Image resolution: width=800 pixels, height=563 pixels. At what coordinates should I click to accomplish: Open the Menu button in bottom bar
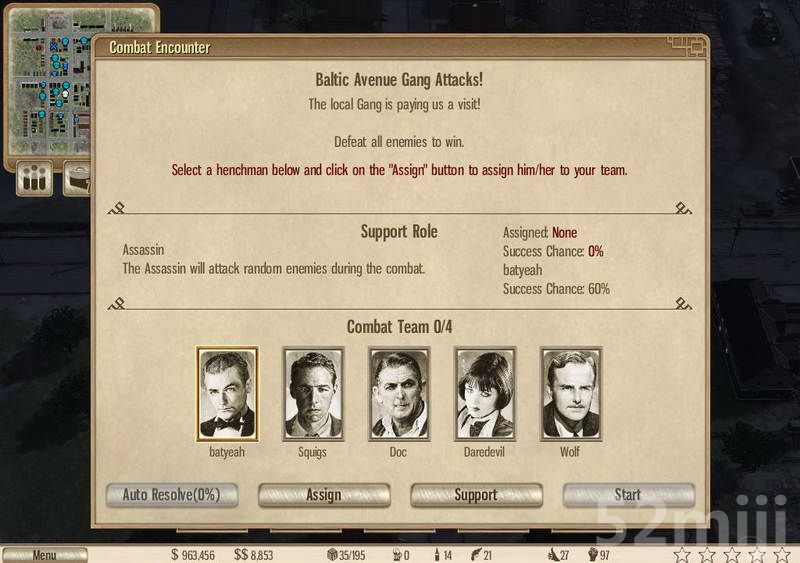[44, 555]
